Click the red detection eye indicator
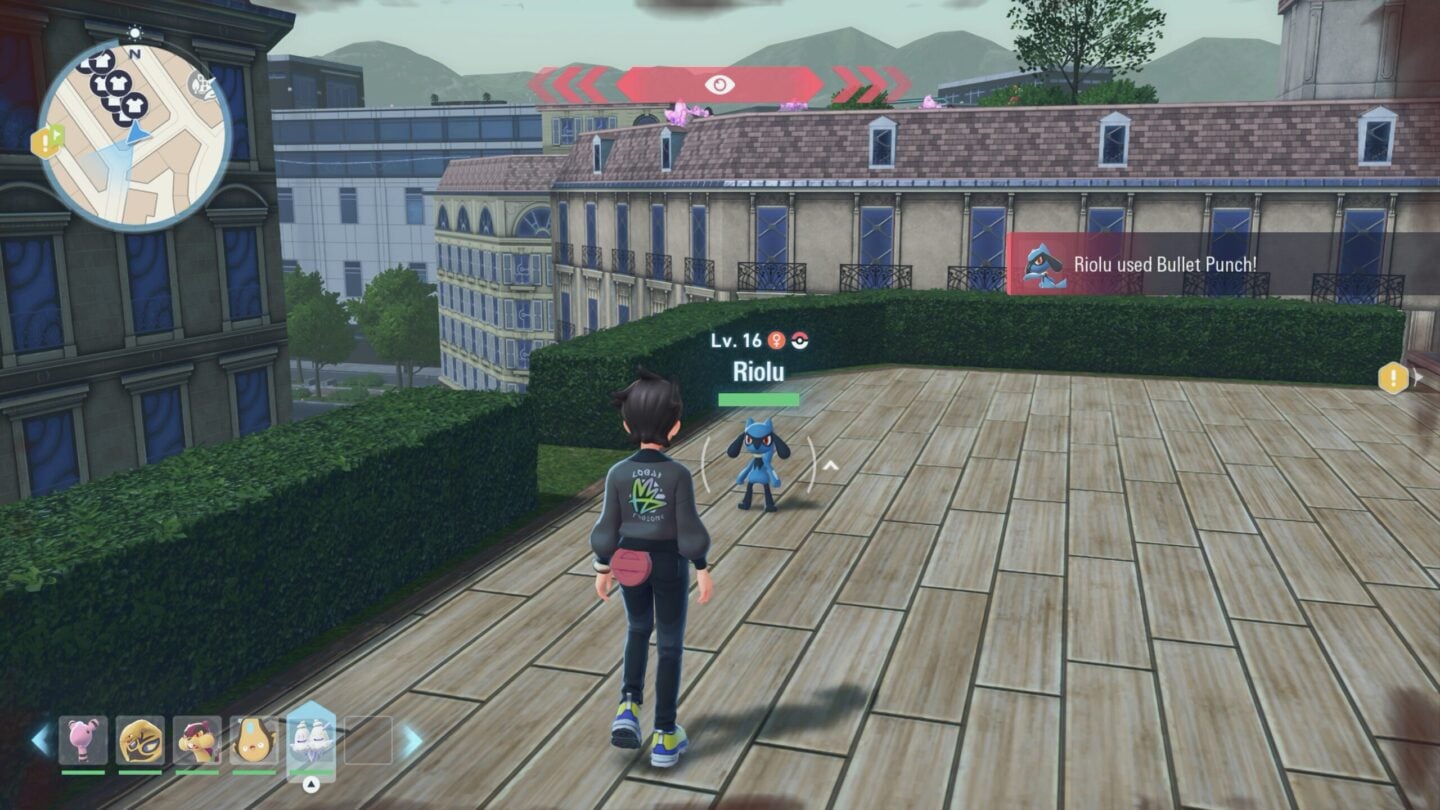 (722, 83)
